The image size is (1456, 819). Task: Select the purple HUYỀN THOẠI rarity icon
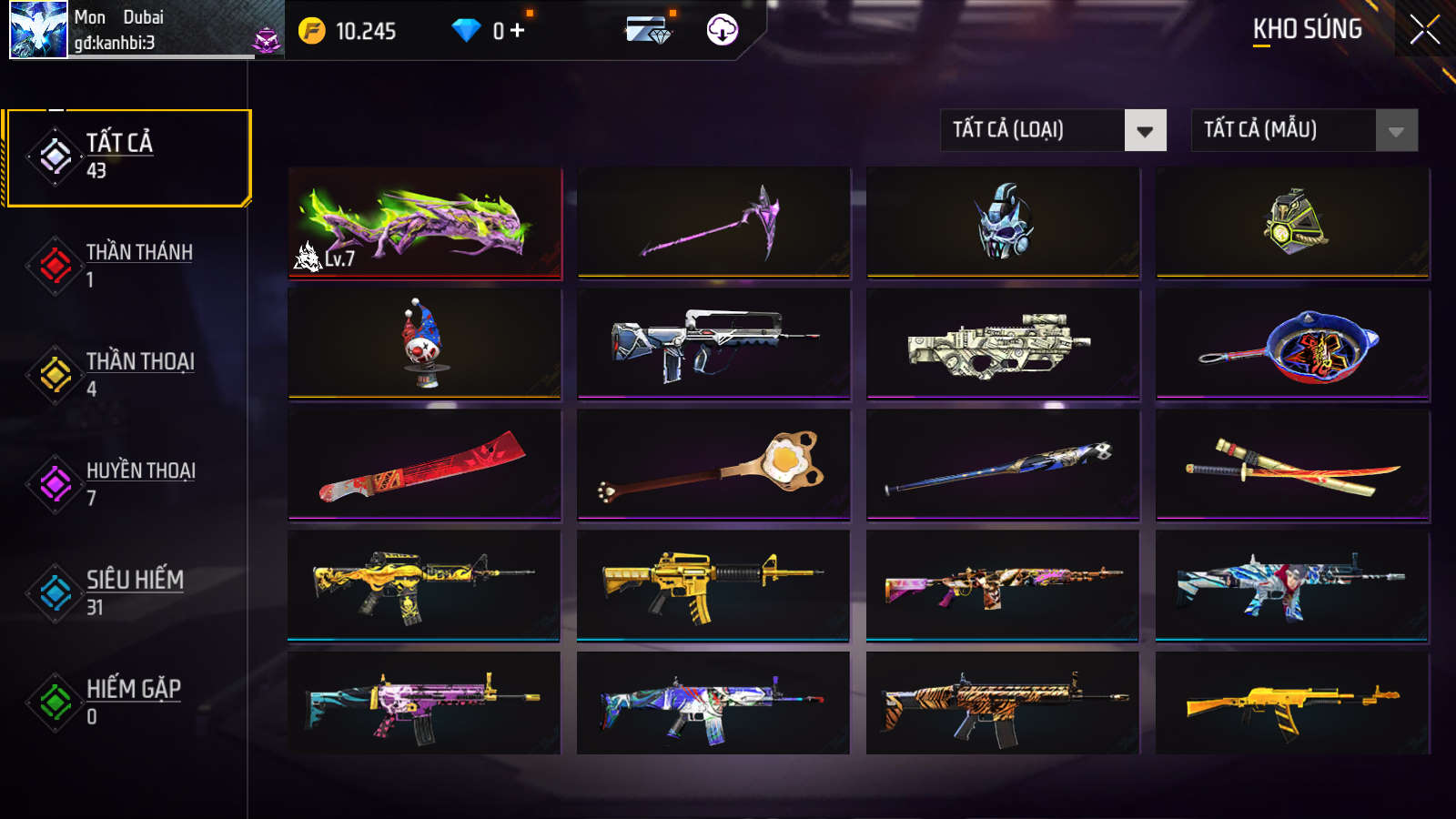53,483
